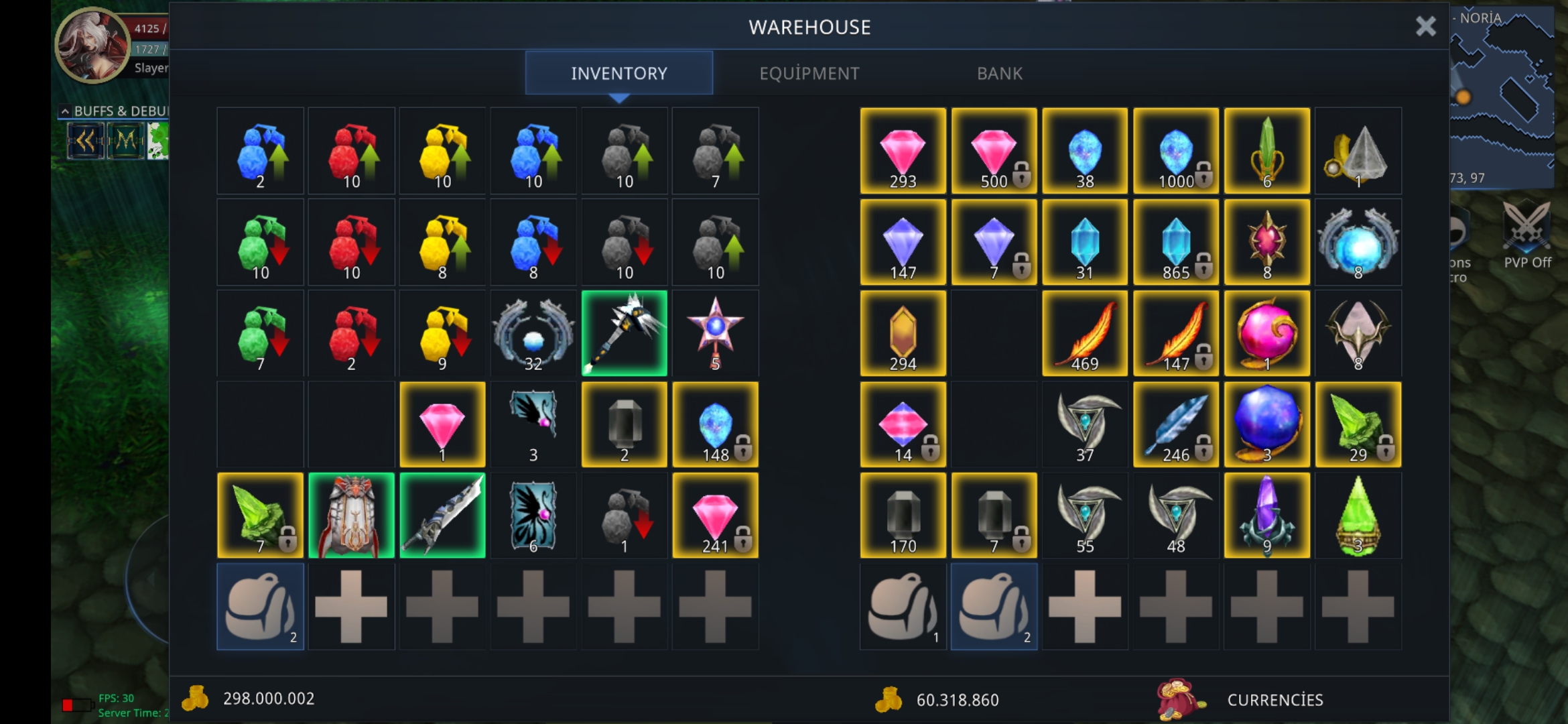
Task: Choose the pink star wand item
Action: point(715,333)
